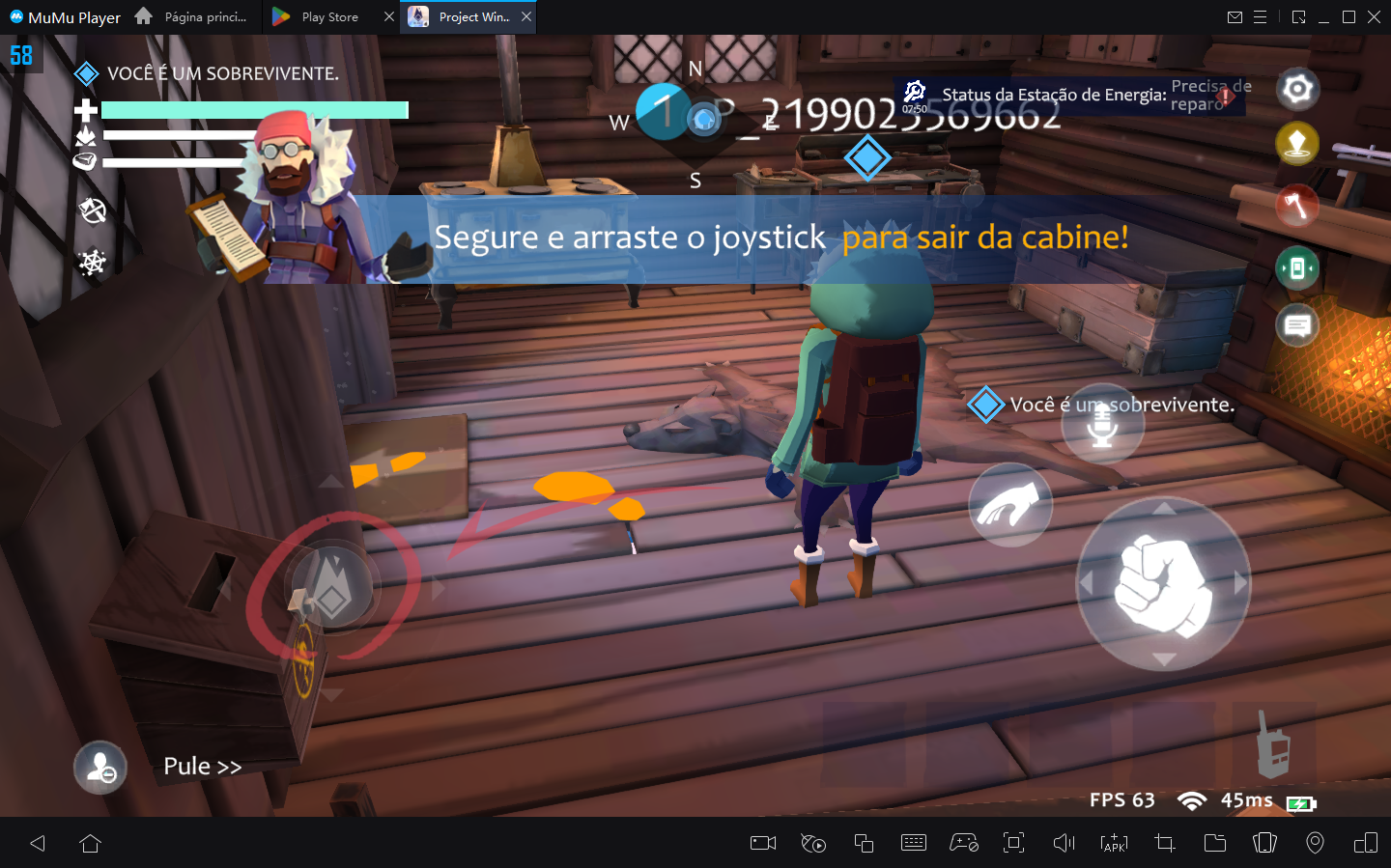This screenshot has width=1391, height=868.
Task: Open the crafting axe menu
Action: 1297,206
